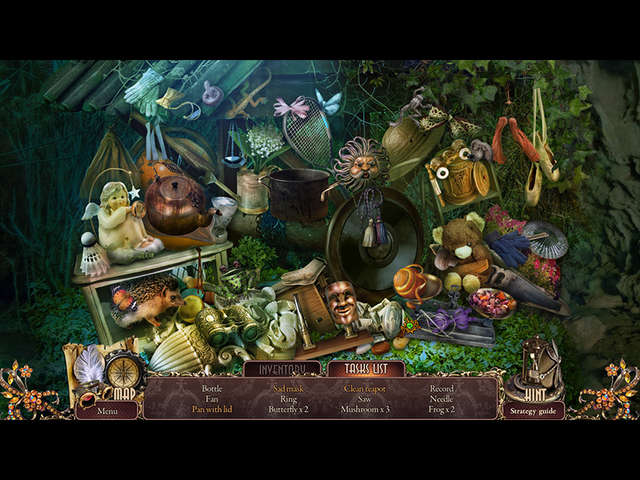Switch to the Tasks List tab
Image resolution: width=640 pixels, height=480 pixels.
365,369
